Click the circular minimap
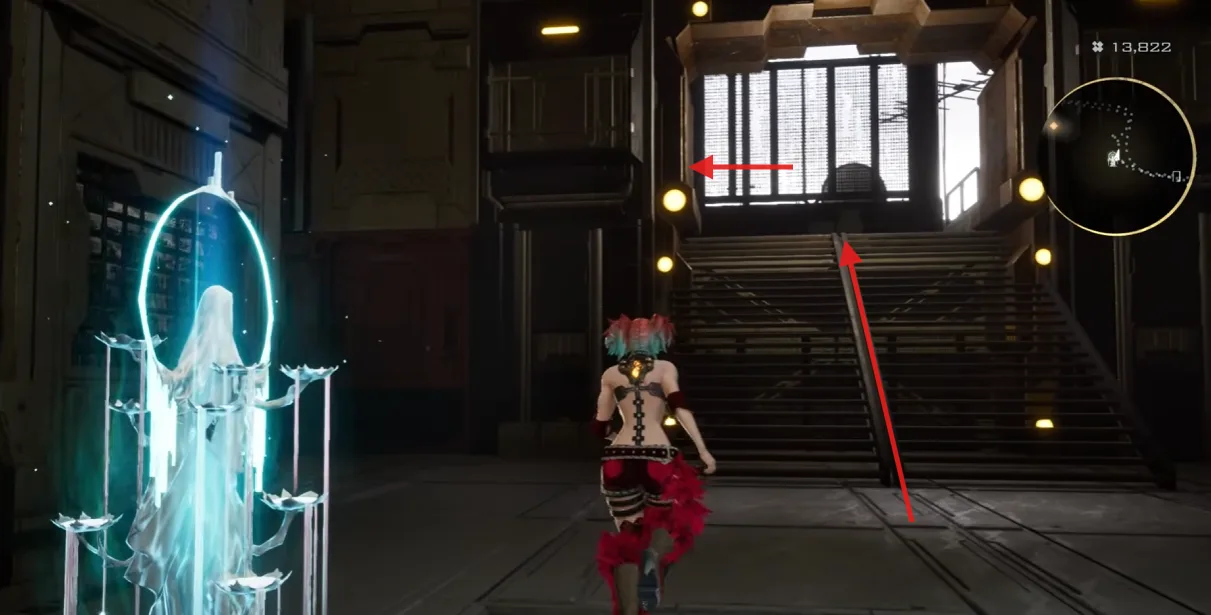This screenshot has width=1211, height=615. coord(1118,157)
